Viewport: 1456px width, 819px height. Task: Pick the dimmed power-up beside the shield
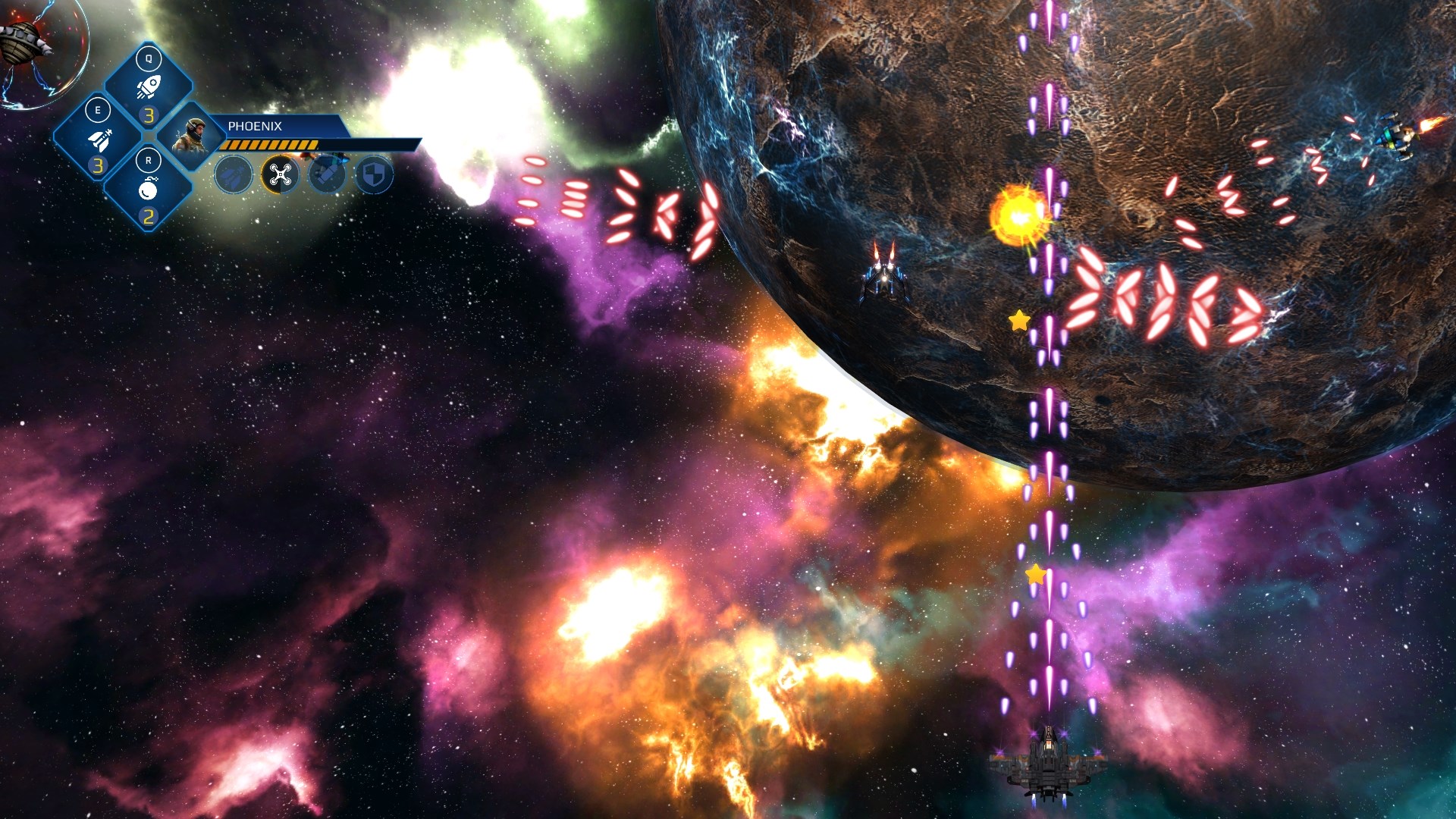(x=328, y=175)
